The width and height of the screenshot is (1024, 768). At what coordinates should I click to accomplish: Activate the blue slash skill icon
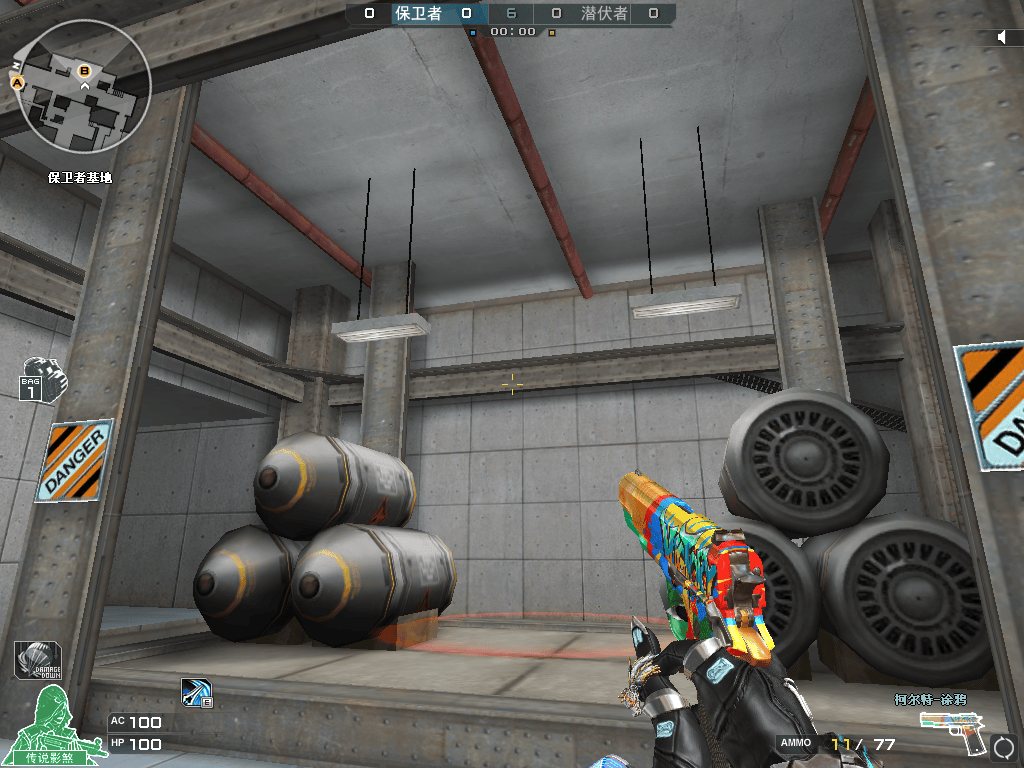coord(194,692)
